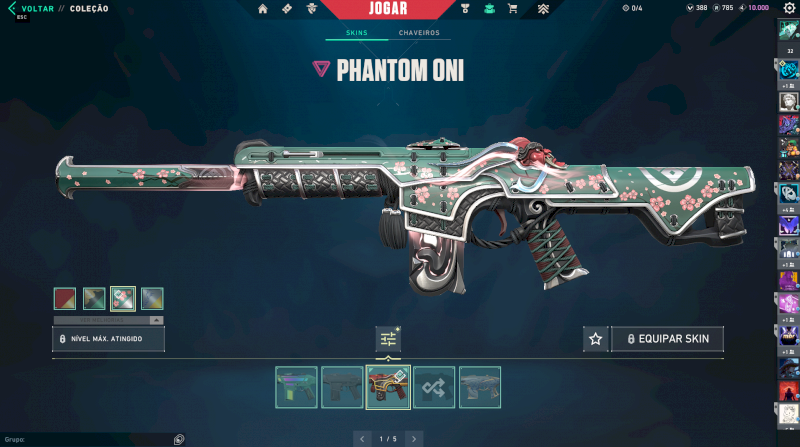The height and width of the screenshot is (447, 800).
Task: Open the store cart icon
Action: click(513, 9)
